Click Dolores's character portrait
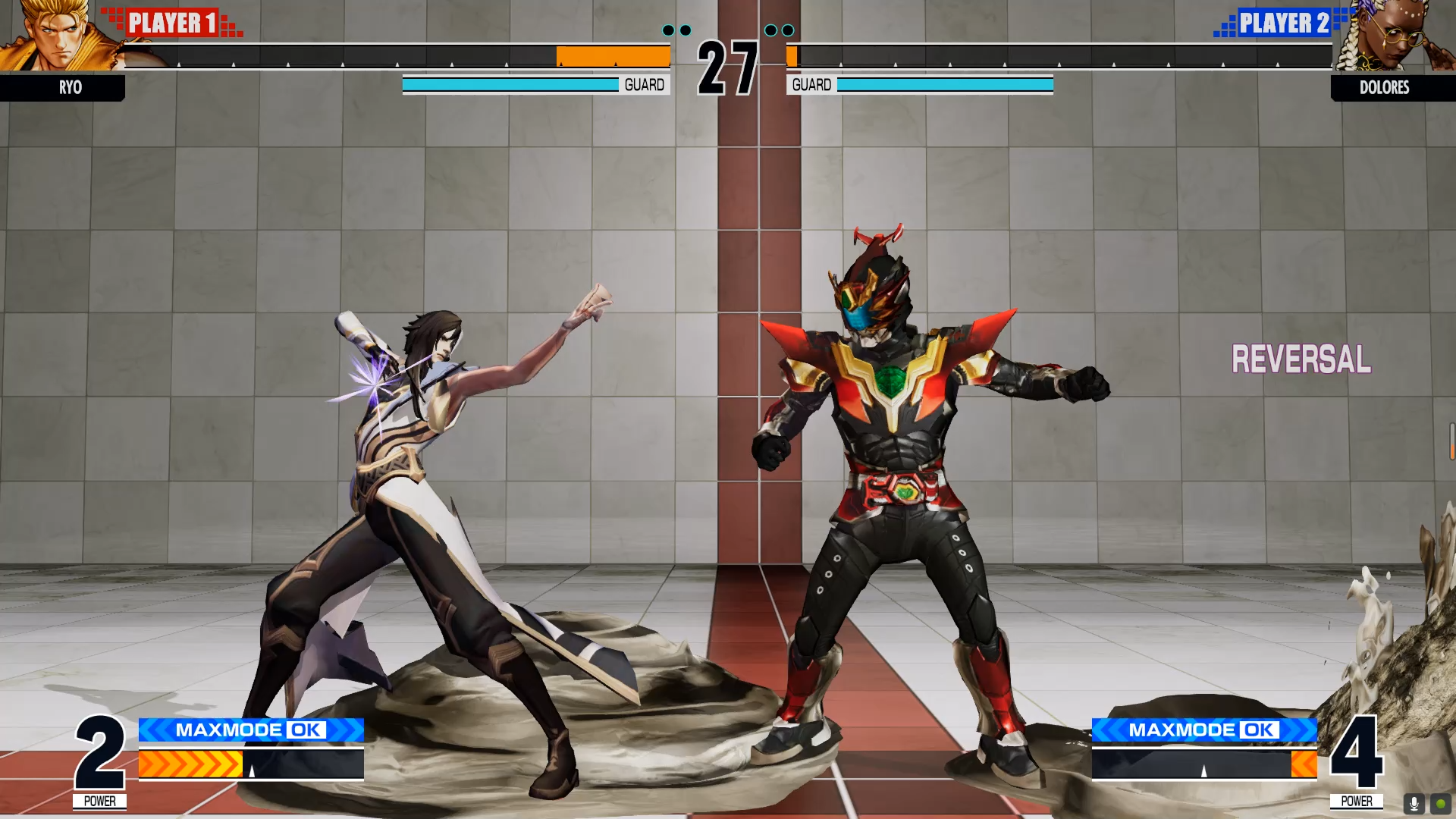 coord(1409,38)
